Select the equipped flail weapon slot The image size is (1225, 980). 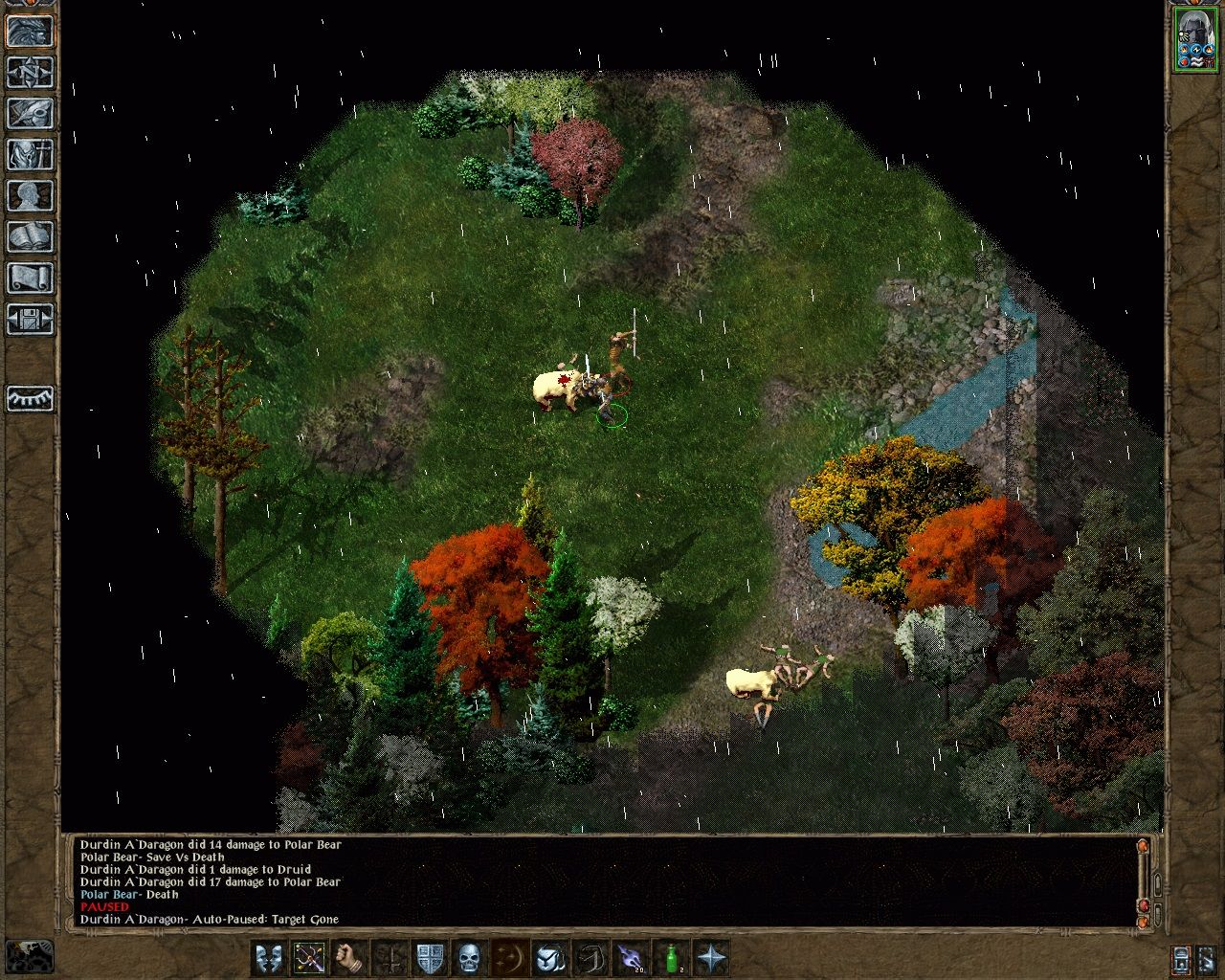pos(310,957)
